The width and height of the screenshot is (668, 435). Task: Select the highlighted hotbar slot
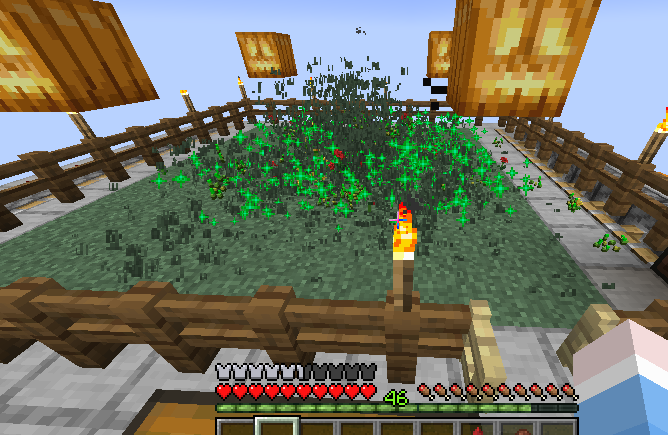(276, 428)
